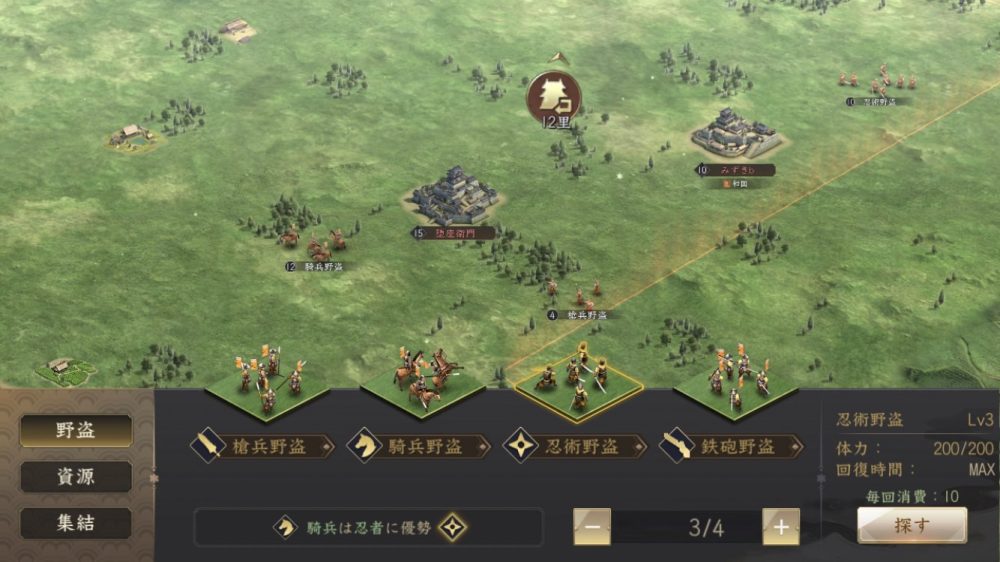The width and height of the screenshot is (1000, 562).
Task: Select the 集結 tab
Action: 76,523
